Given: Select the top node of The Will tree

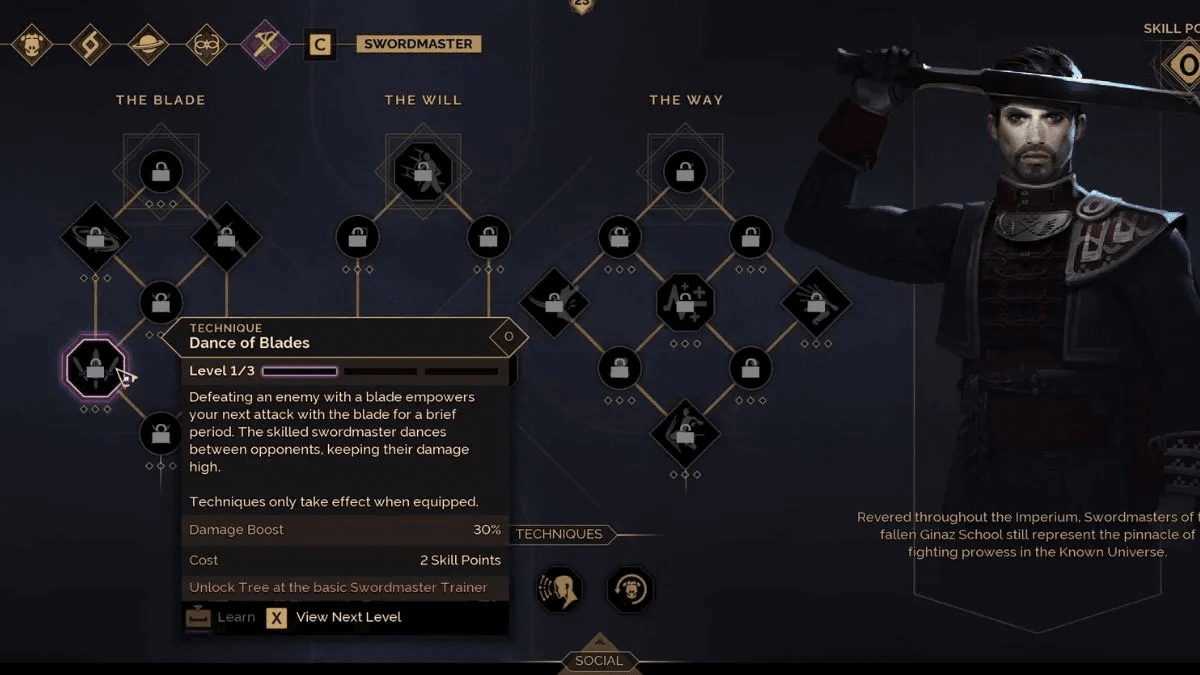Looking at the screenshot, I should click(423, 172).
